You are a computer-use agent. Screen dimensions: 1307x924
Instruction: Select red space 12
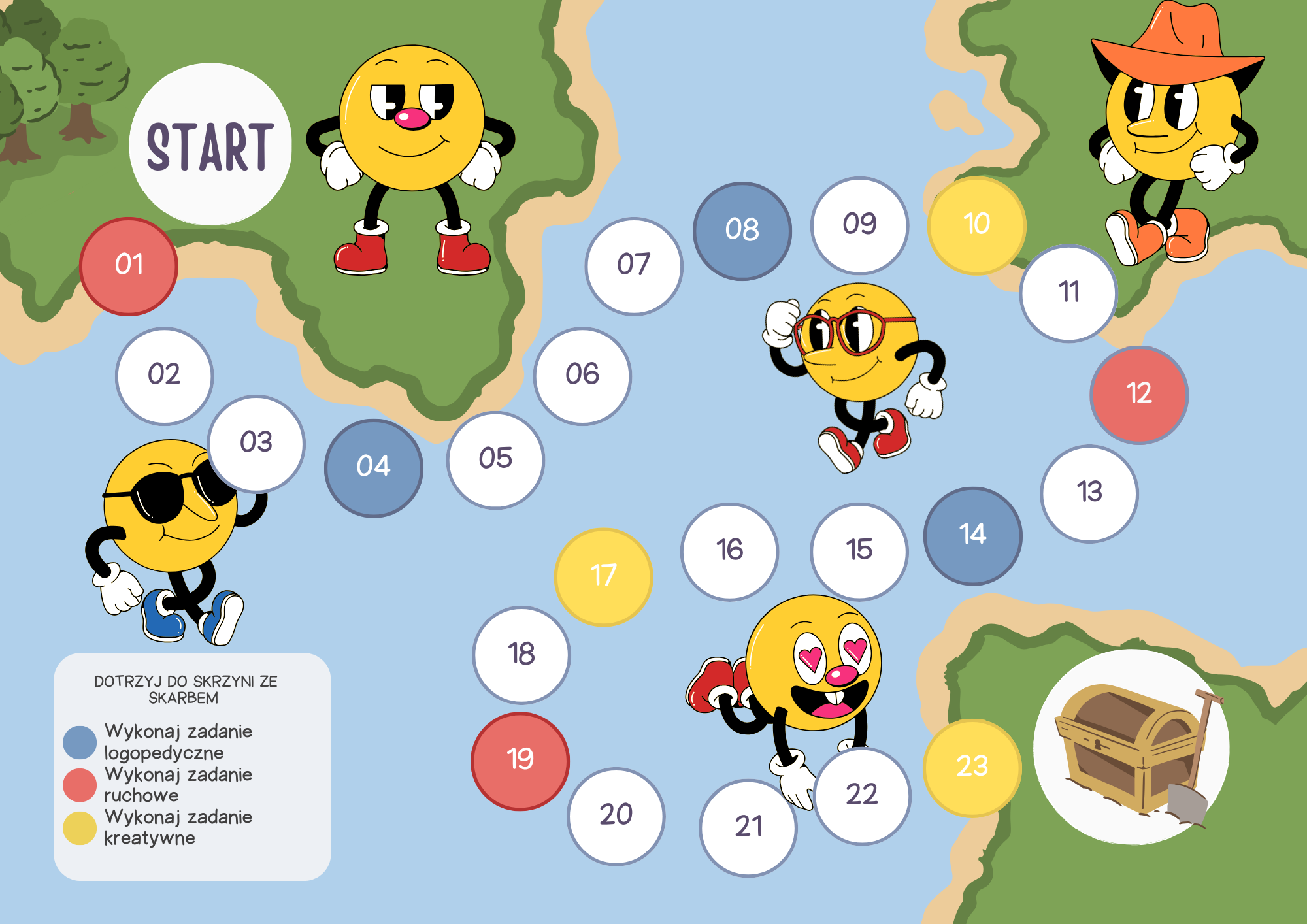pyautogui.click(x=1138, y=395)
